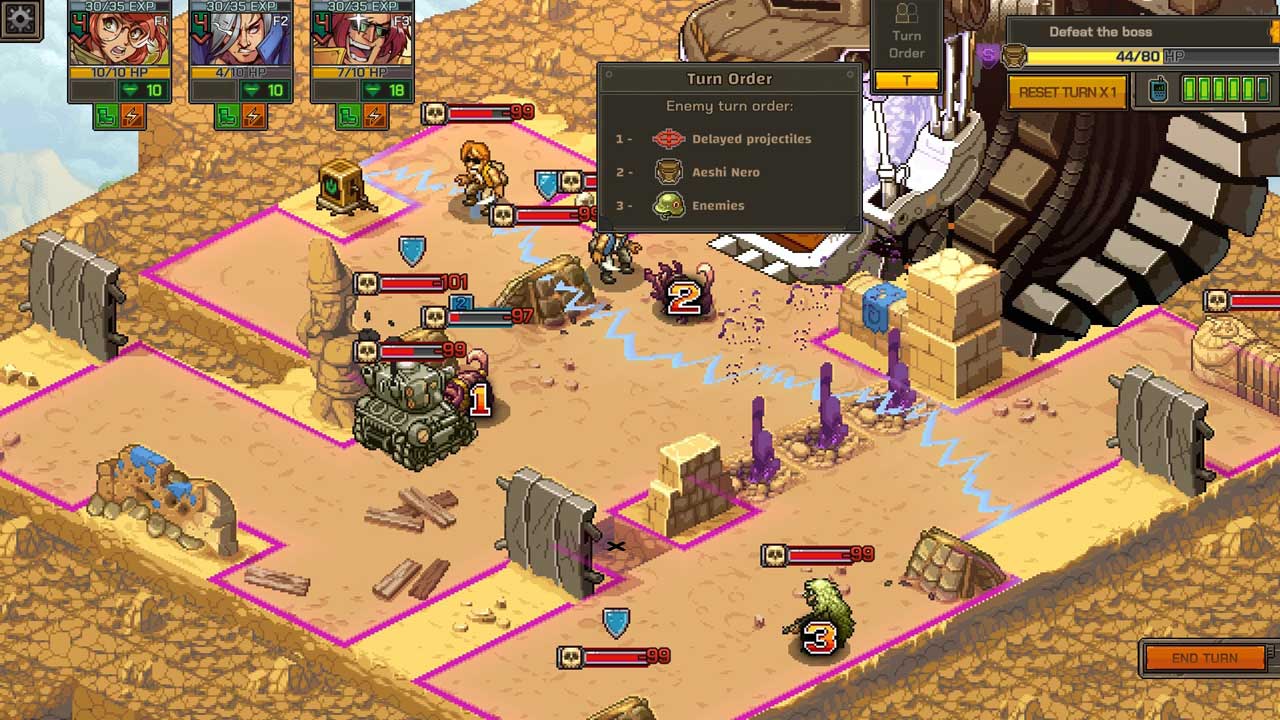Click the blue radio icon
Screen dimensions: 1280x720
tap(1158, 91)
